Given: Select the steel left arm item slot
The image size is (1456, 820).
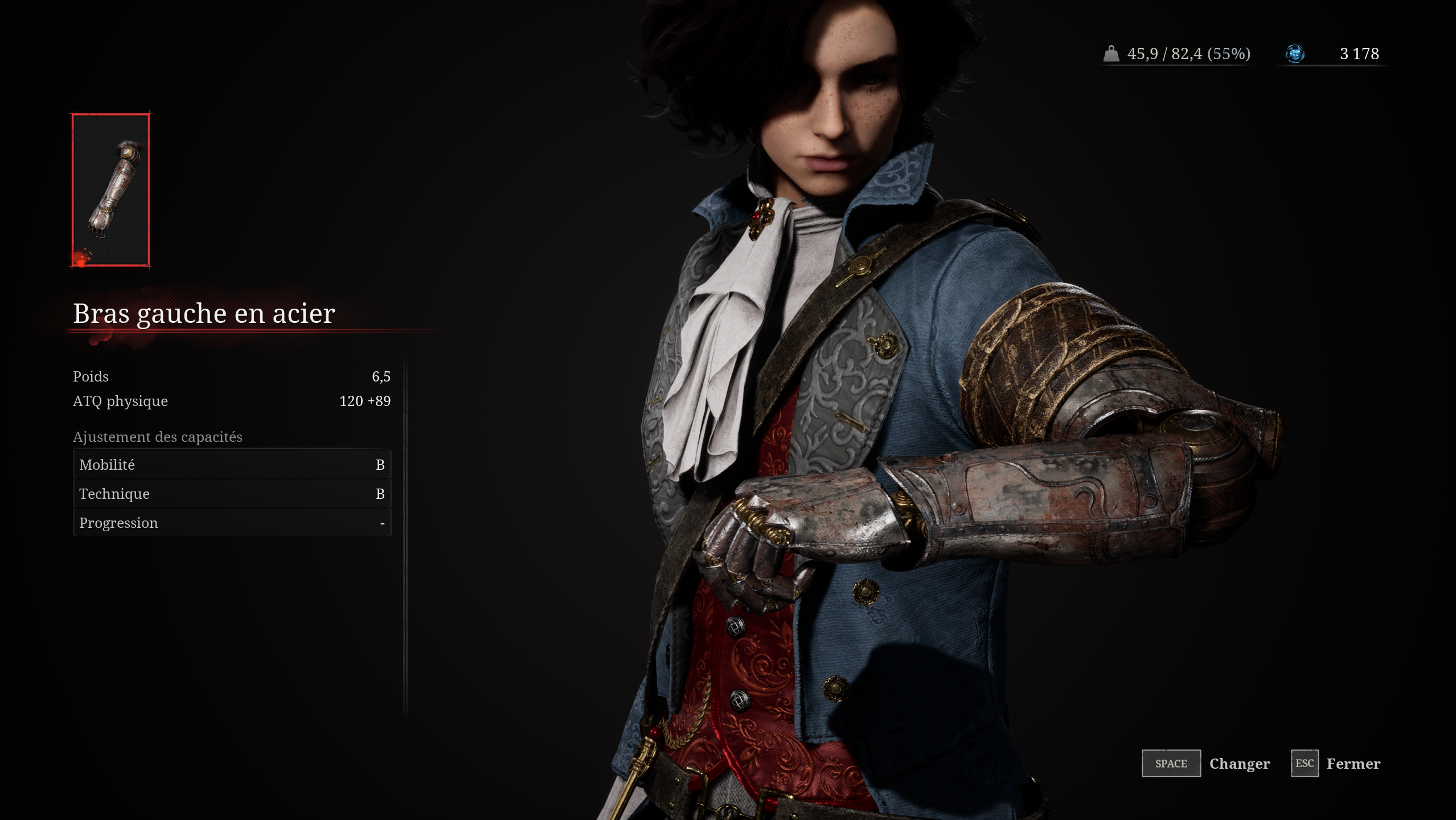Looking at the screenshot, I should 110,190.
